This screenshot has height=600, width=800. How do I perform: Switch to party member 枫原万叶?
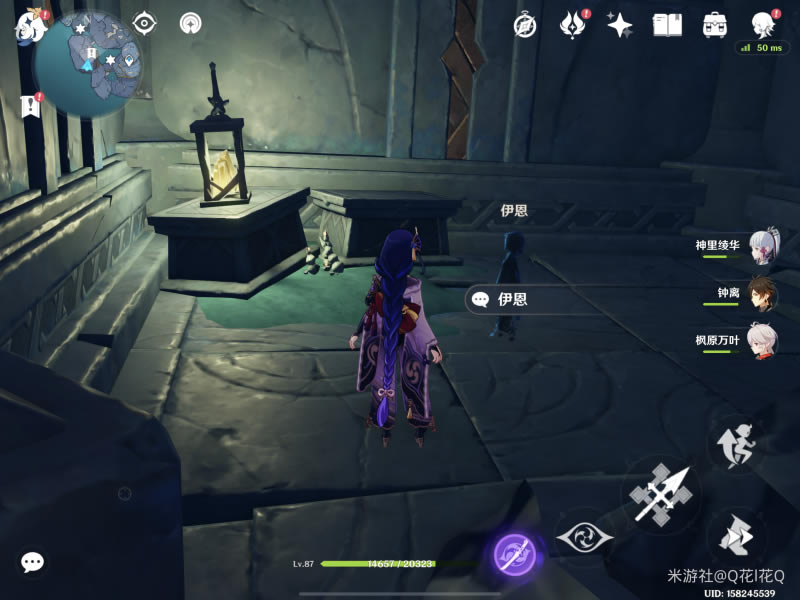pyautogui.click(x=761, y=340)
